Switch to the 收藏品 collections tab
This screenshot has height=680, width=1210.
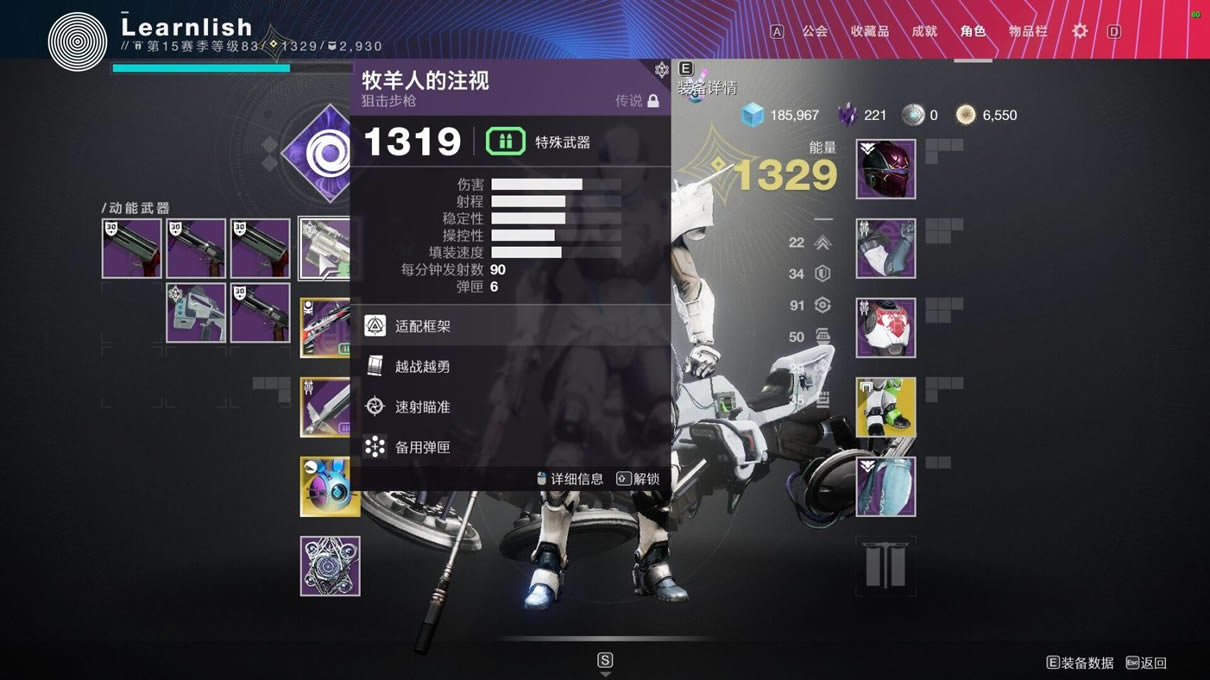869,31
